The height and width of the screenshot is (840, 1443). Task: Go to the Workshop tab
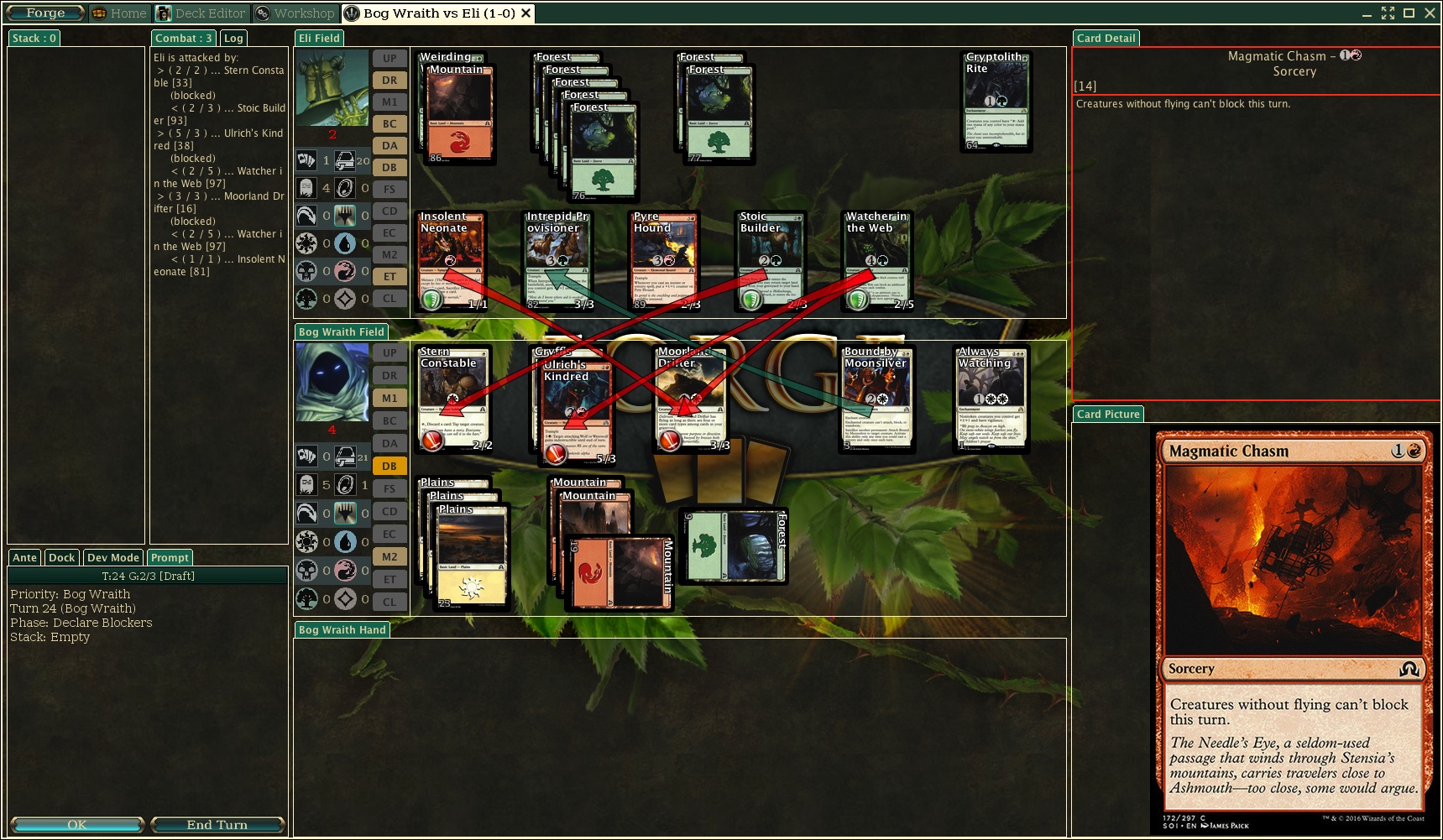coord(295,13)
